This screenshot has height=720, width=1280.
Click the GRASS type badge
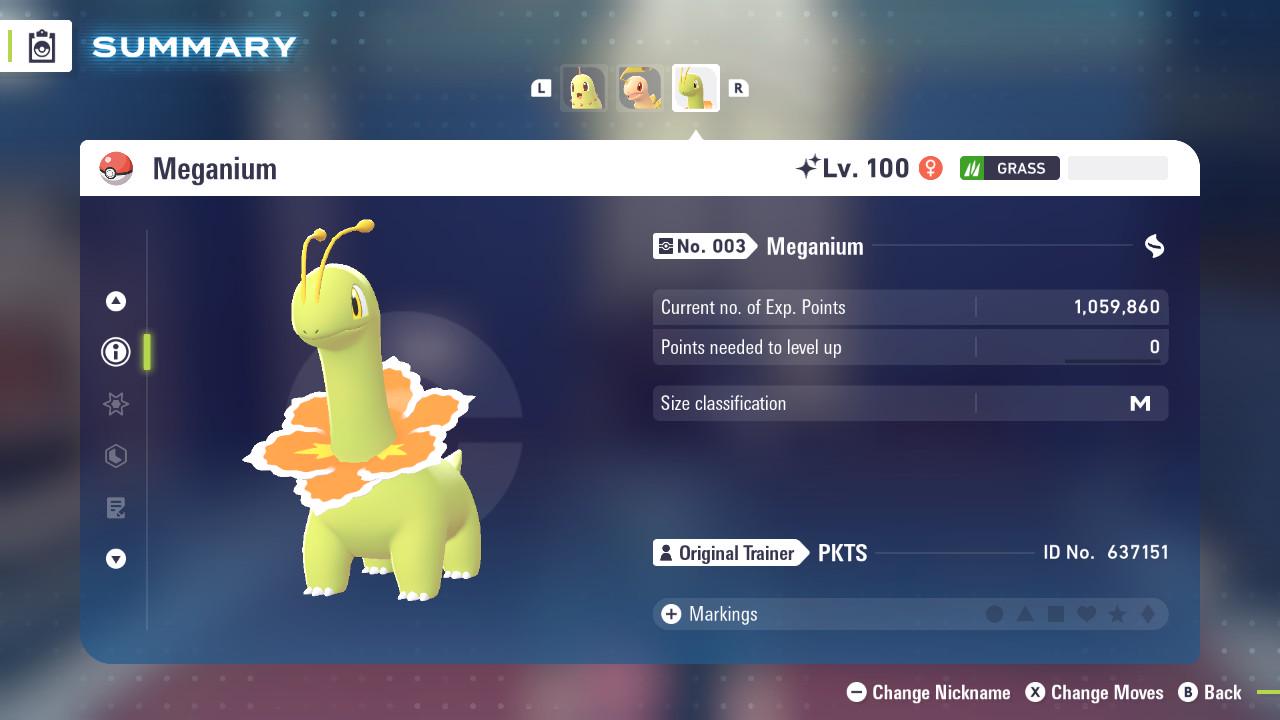pyautogui.click(x=1009, y=167)
